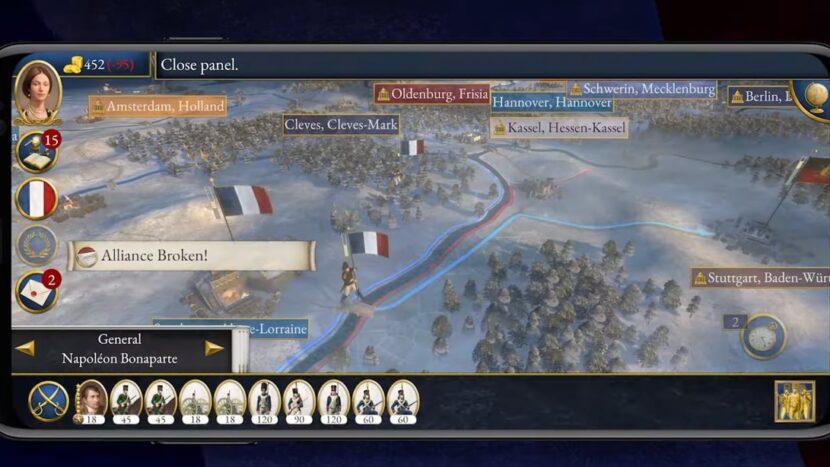Open the French flag faction overview
Image resolution: width=830 pixels, height=467 pixels.
(36, 199)
